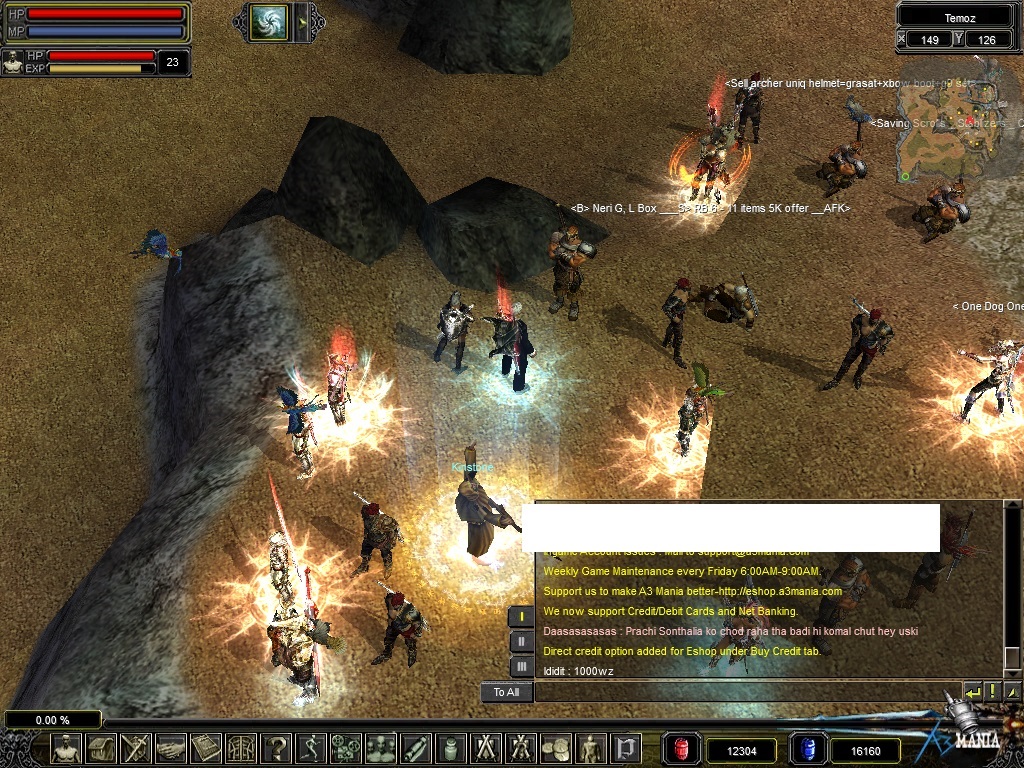Image resolution: width=1024 pixels, height=768 pixels.
Task: Switch to chat tab II
Action: click(521, 641)
